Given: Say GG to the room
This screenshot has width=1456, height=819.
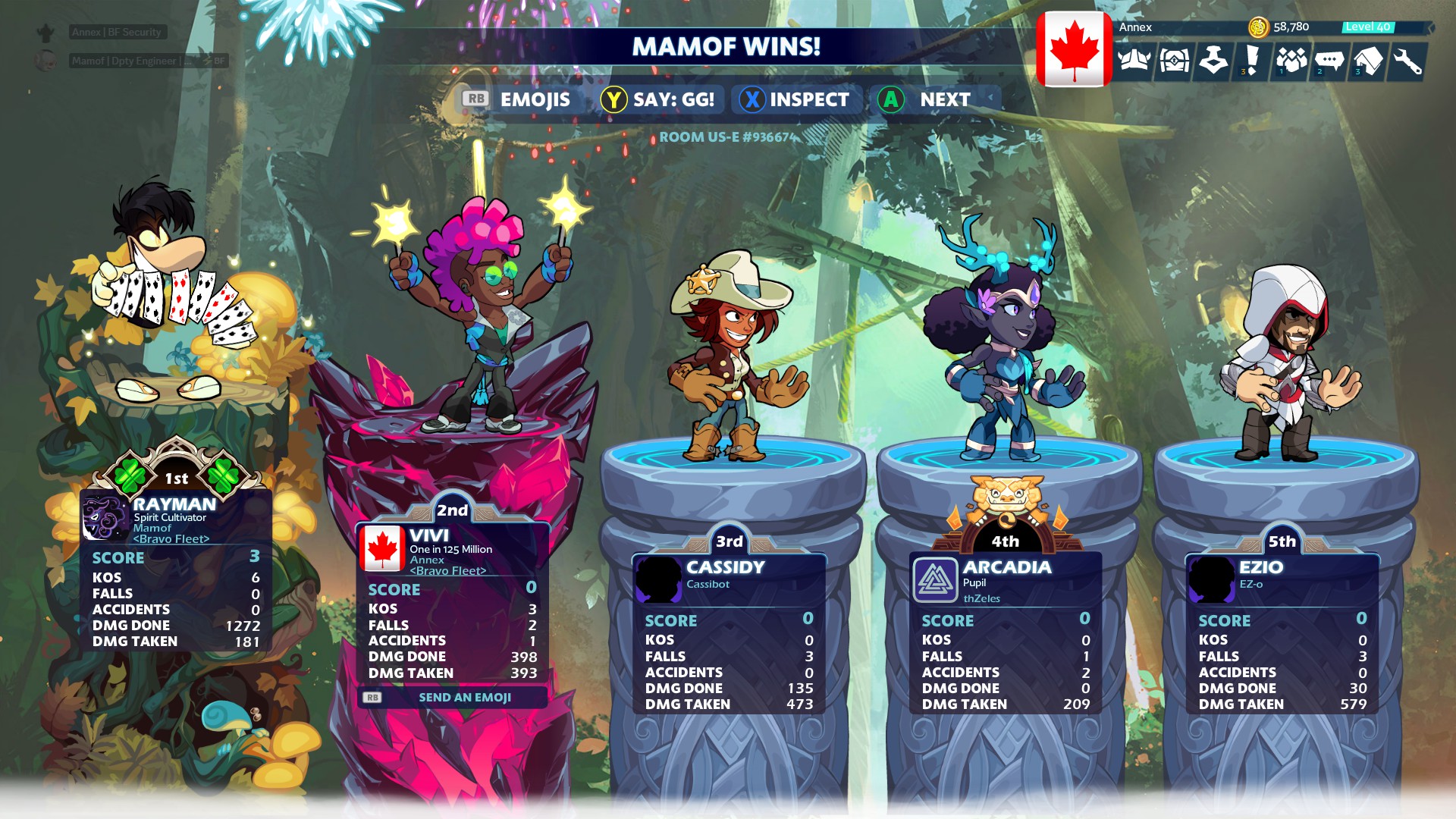Looking at the screenshot, I should pos(658,99).
